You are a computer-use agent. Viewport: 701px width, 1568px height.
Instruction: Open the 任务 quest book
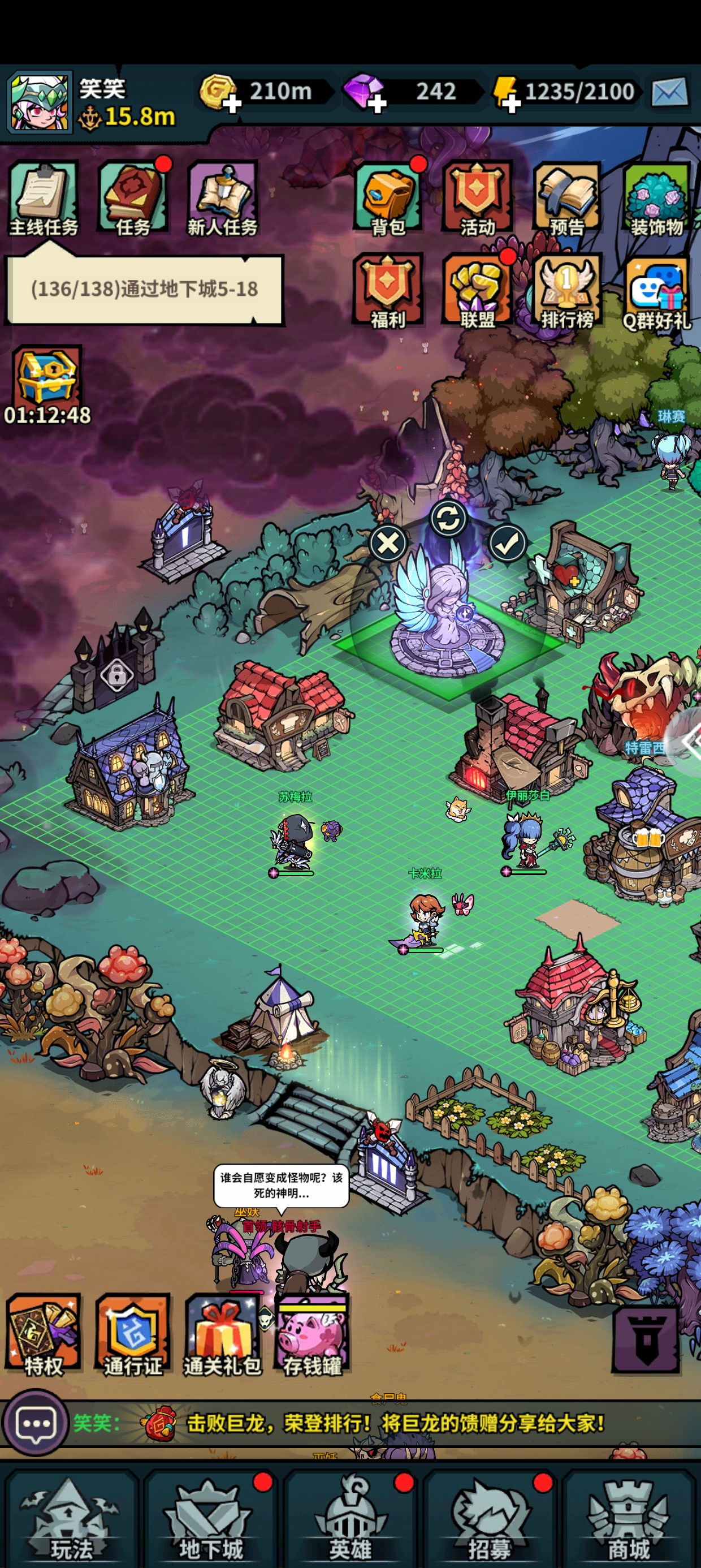click(133, 198)
